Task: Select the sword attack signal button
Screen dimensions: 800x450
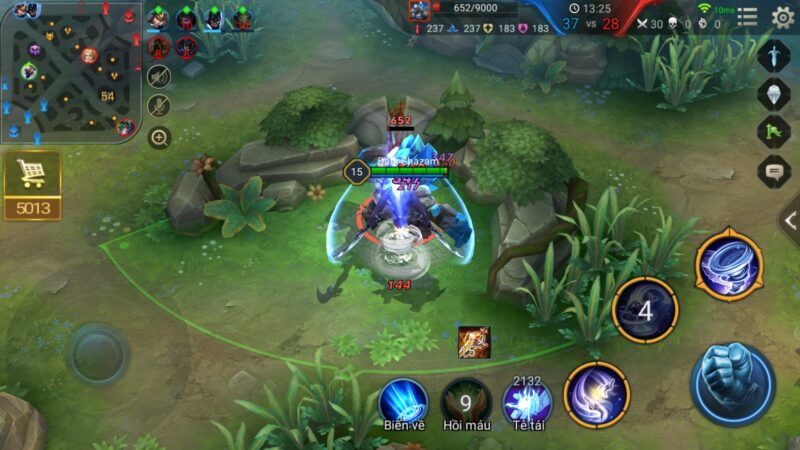Action: point(774,55)
